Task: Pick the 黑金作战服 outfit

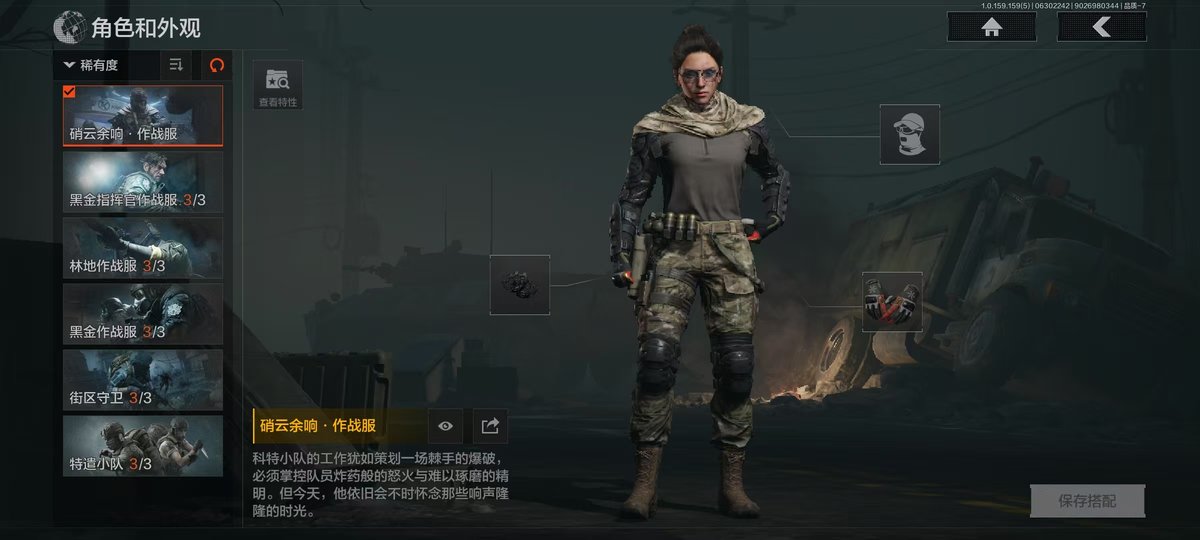Action: (x=143, y=314)
